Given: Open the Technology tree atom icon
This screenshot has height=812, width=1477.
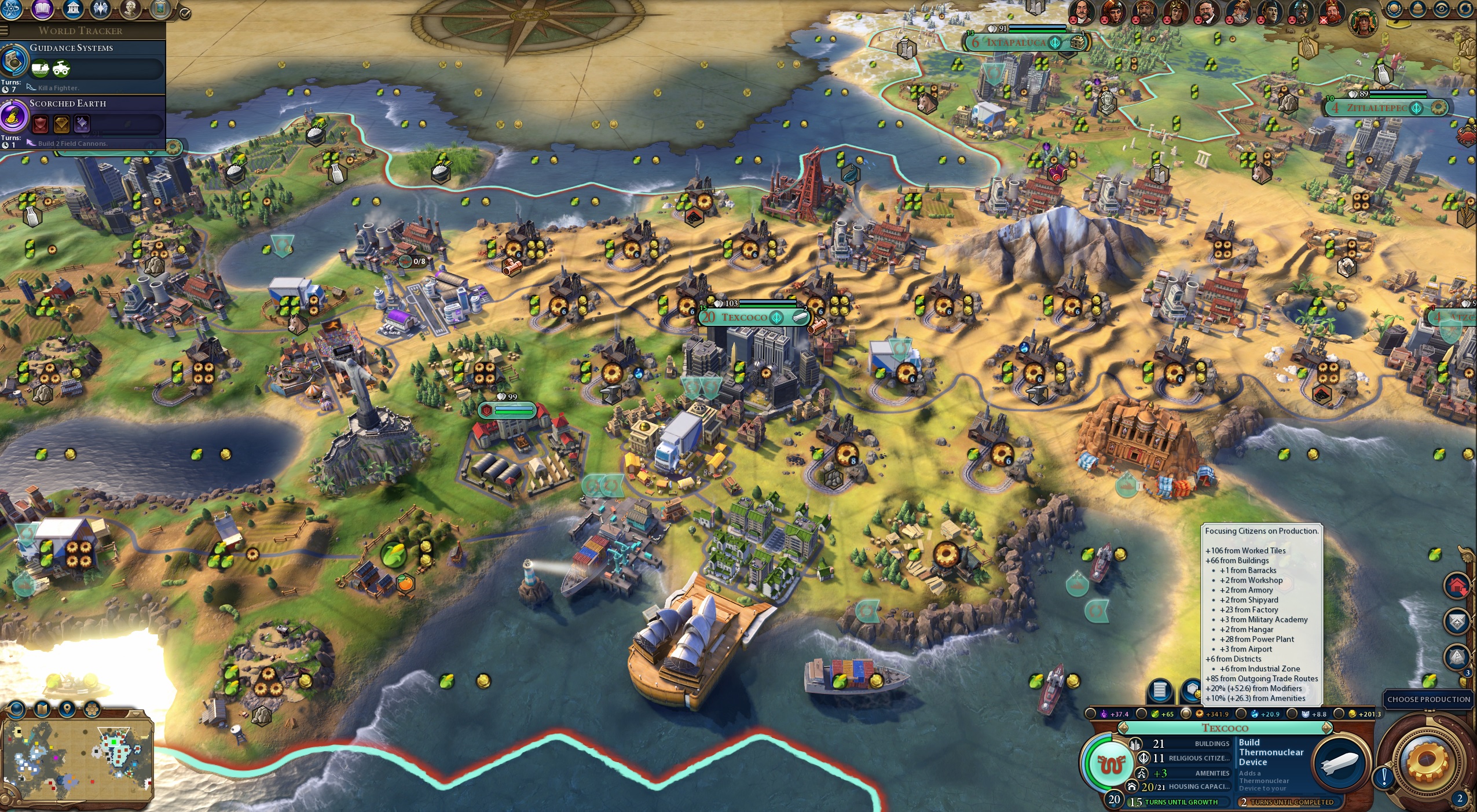Looking at the screenshot, I should pos(11,8).
